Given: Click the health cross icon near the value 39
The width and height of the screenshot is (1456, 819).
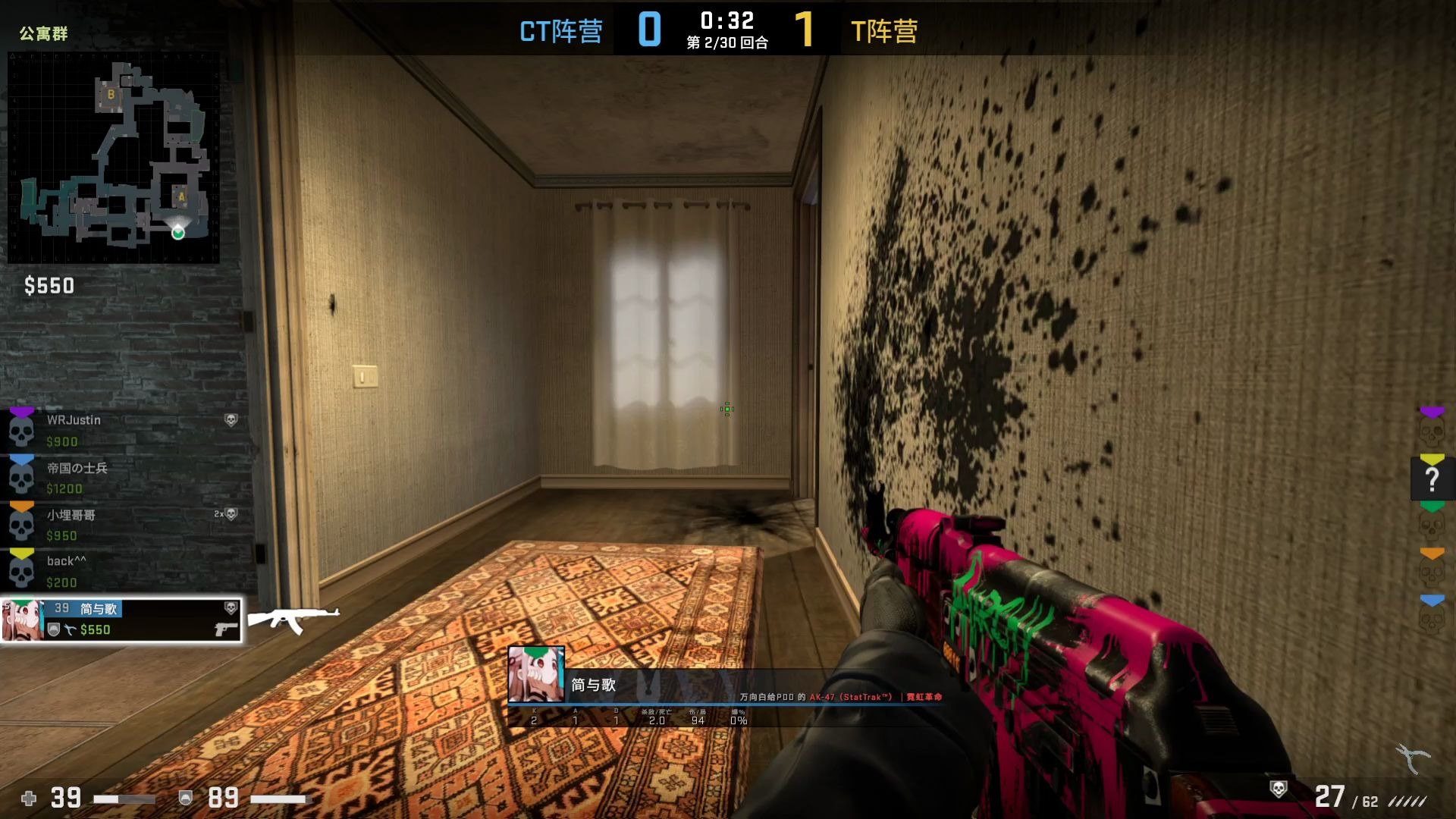Looking at the screenshot, I should click(x=29, y=799).
